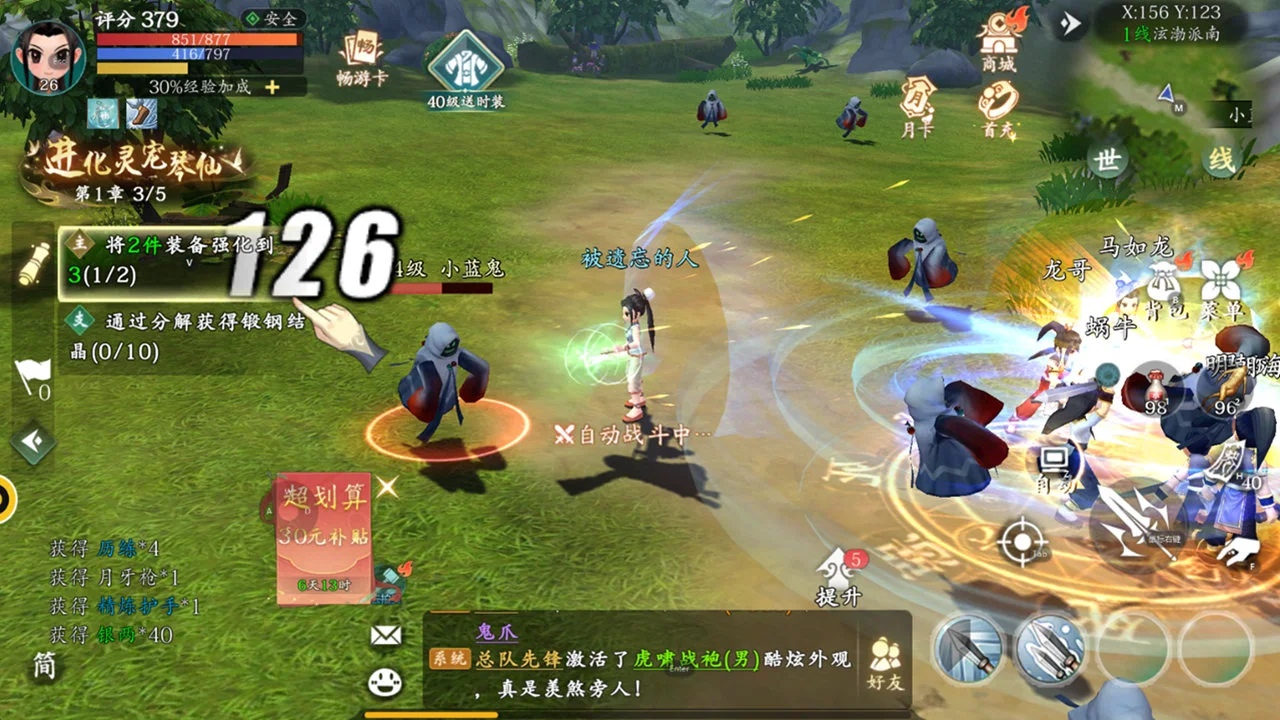
Task: Open the 好友 friends button
Action: tap(885, 664)
